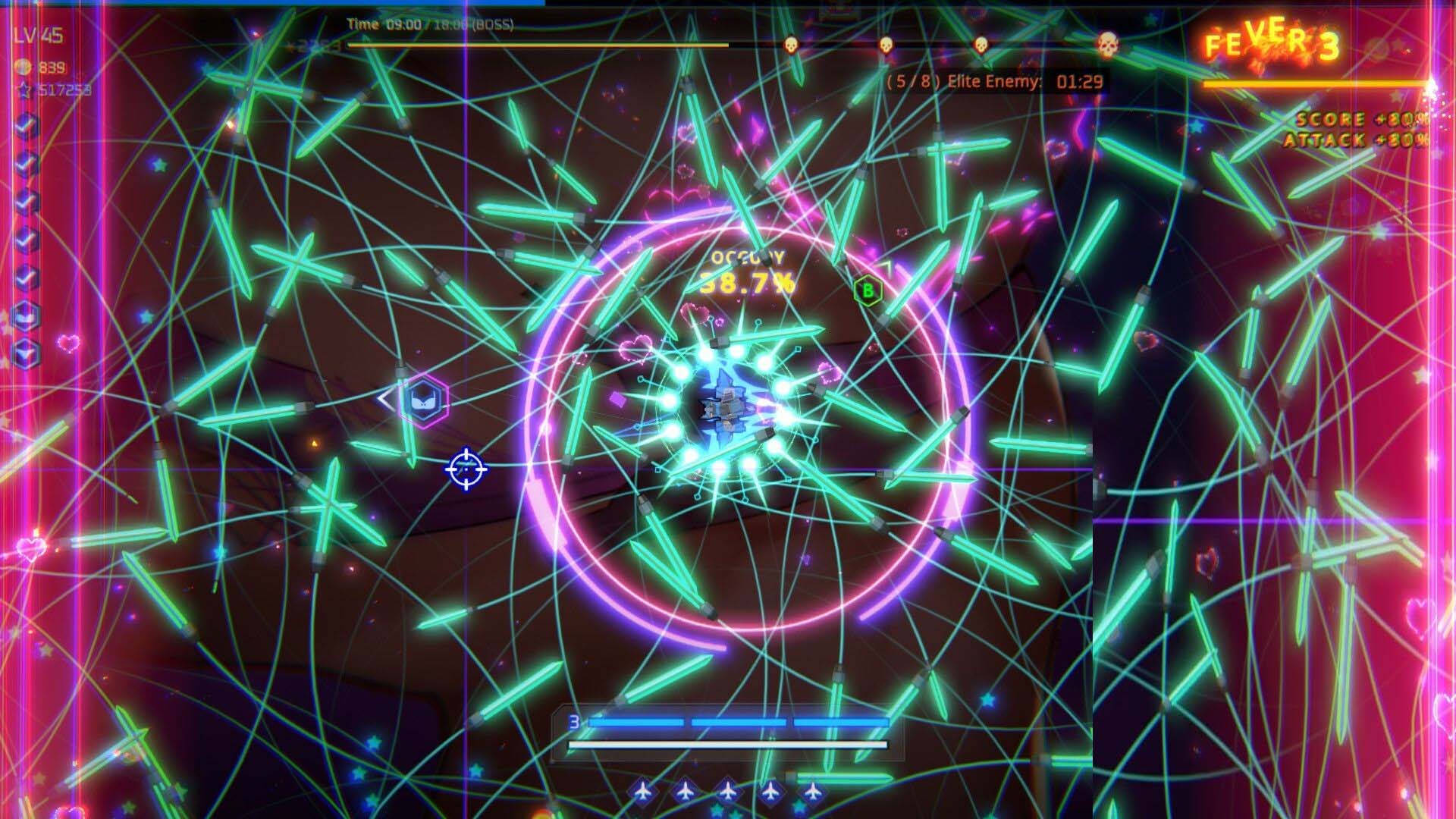1456x819 pixels.
Task: Select the star score icon beside 517253
Action: point(25,89)
